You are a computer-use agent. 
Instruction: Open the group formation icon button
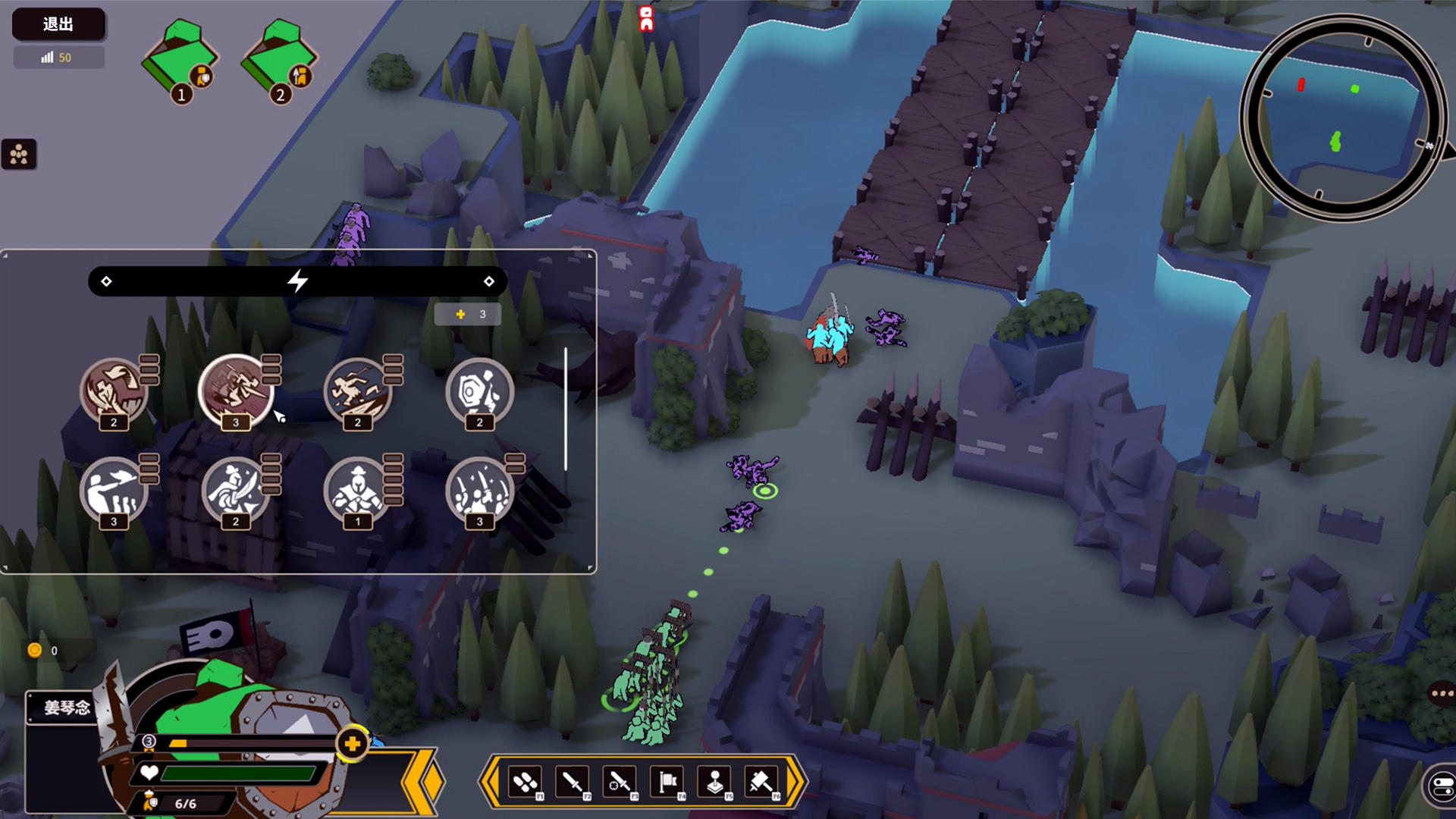[x=19, y=155]
